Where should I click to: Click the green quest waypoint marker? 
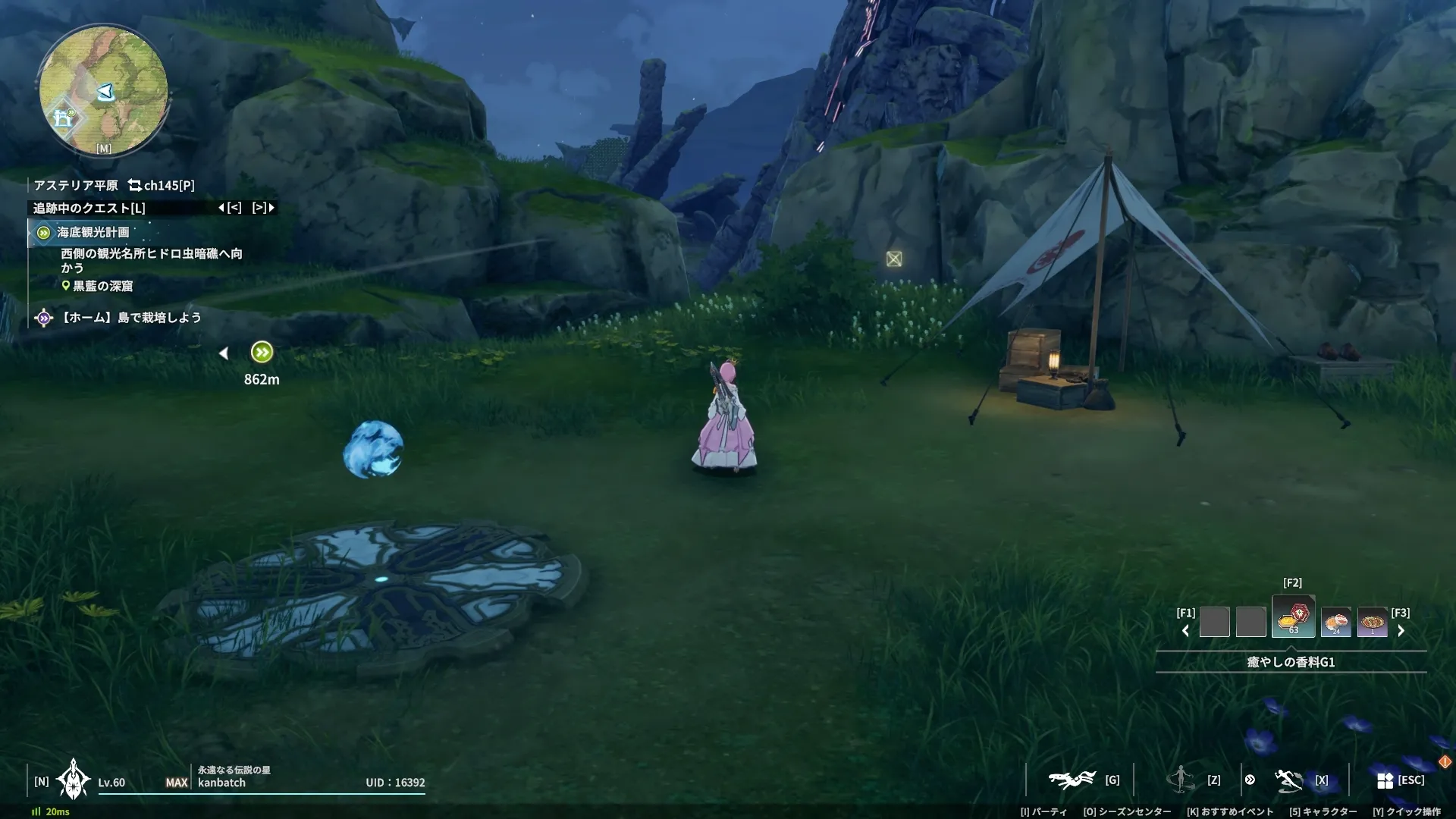pyautogui.click(x=262, y=352)
